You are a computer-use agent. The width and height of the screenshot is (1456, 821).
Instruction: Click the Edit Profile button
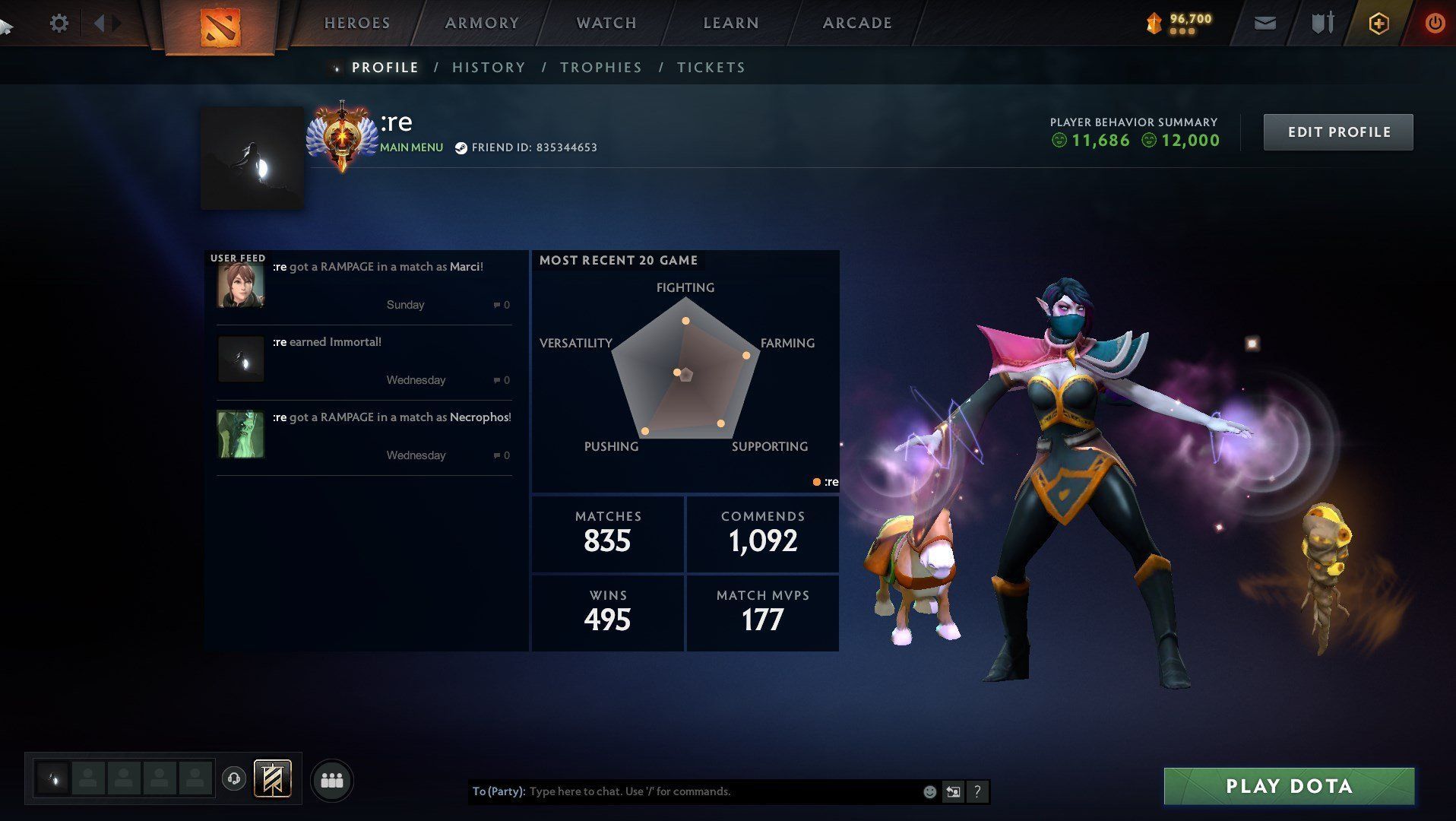click(x=1338, y=132)
